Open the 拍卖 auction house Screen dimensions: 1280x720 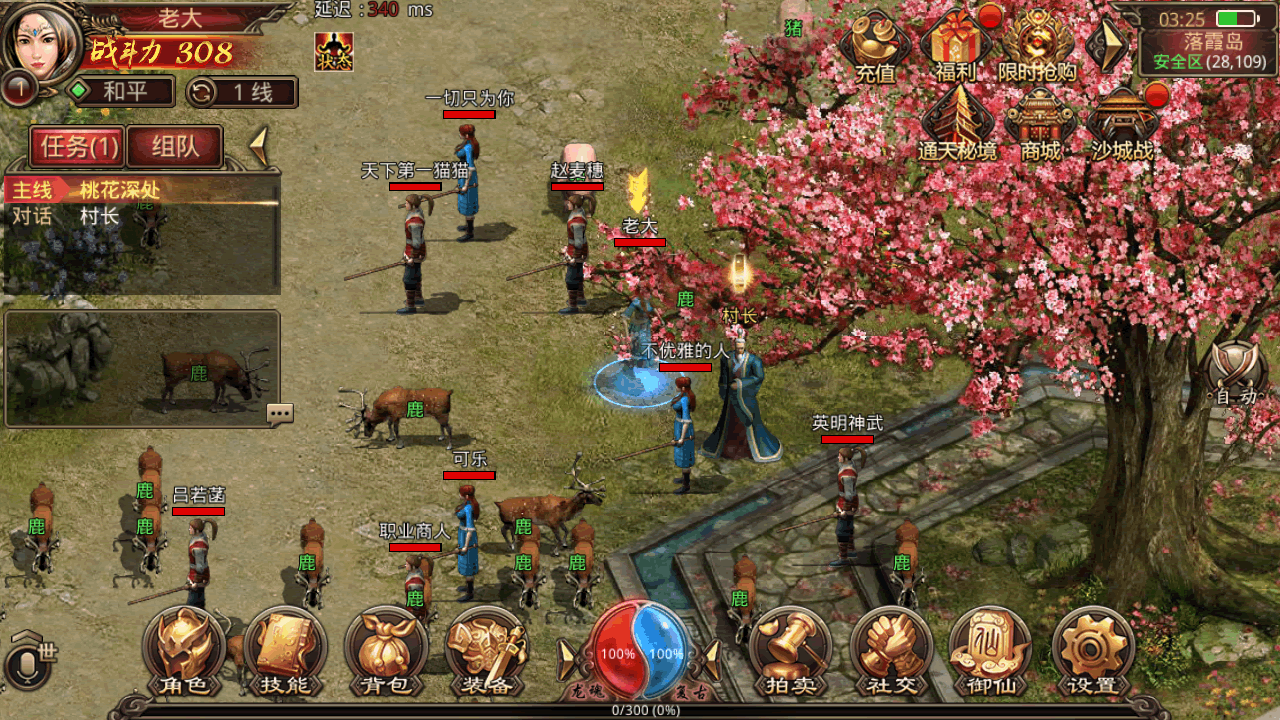pos(790,652)
